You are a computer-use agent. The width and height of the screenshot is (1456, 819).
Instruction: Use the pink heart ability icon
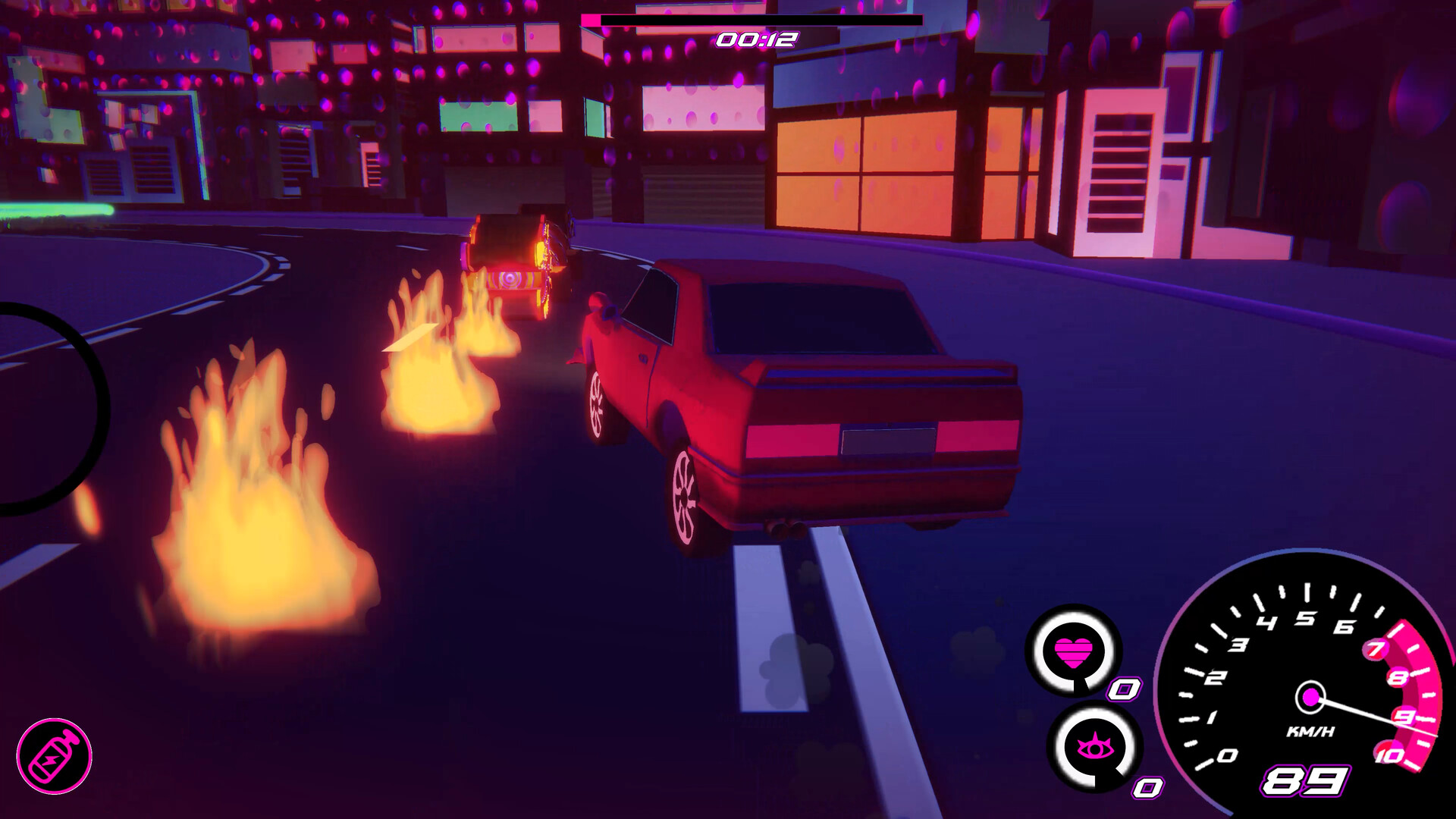click(1073, 651)
